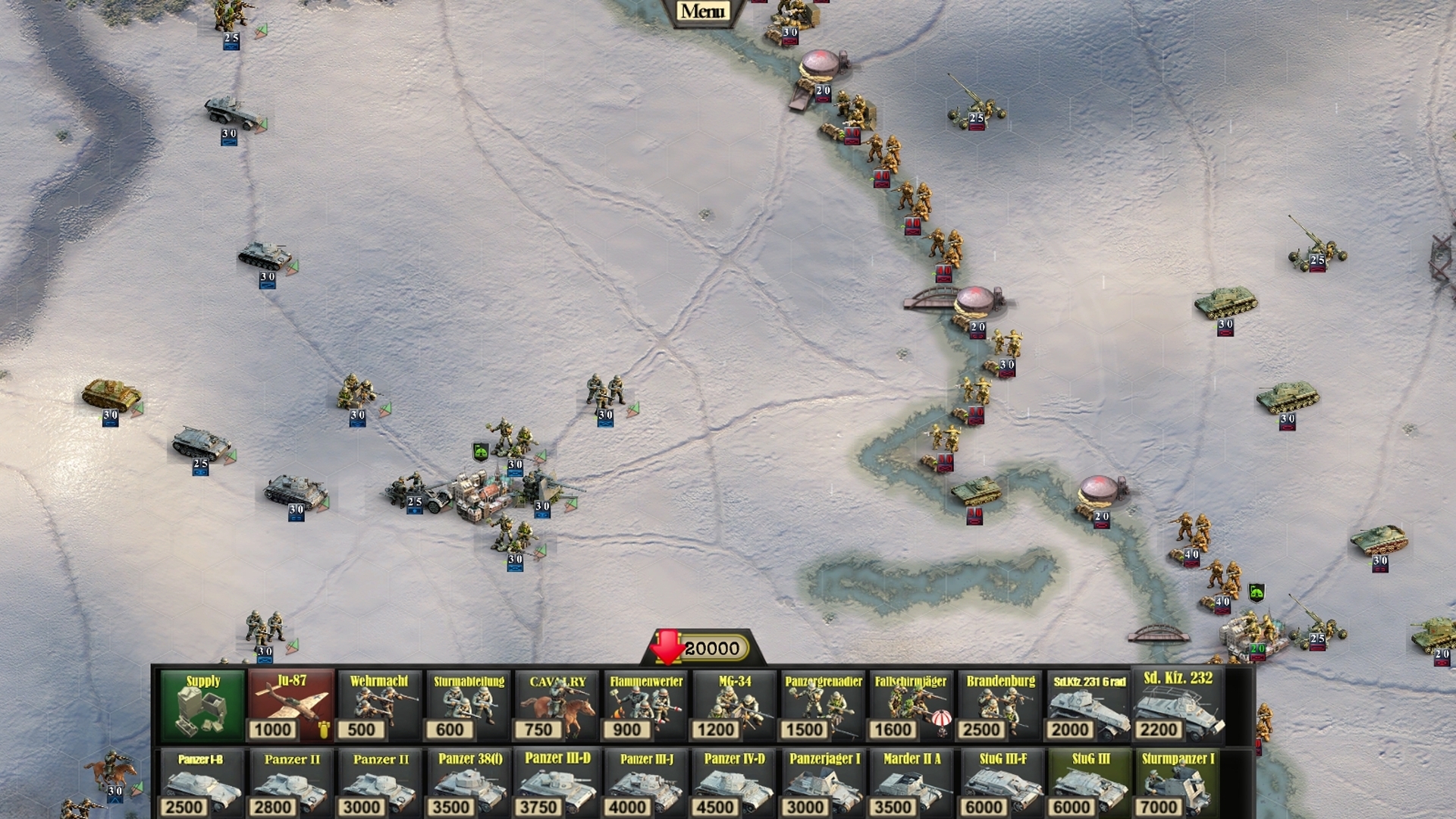This screenshot has width=1456, height=819.
Task: Select the Cavalry unit card
Action: 557,706
